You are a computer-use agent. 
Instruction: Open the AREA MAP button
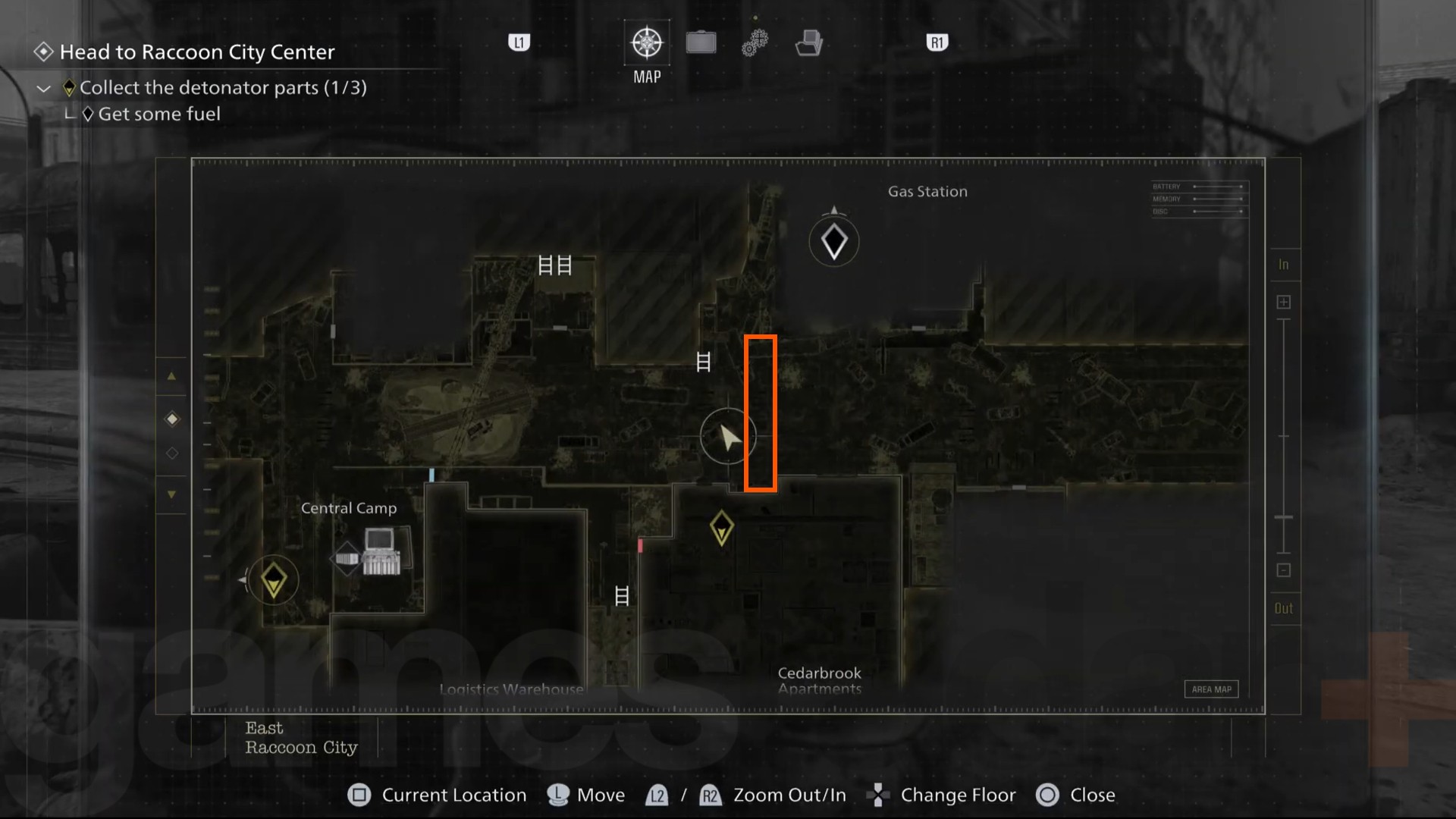1211,689
